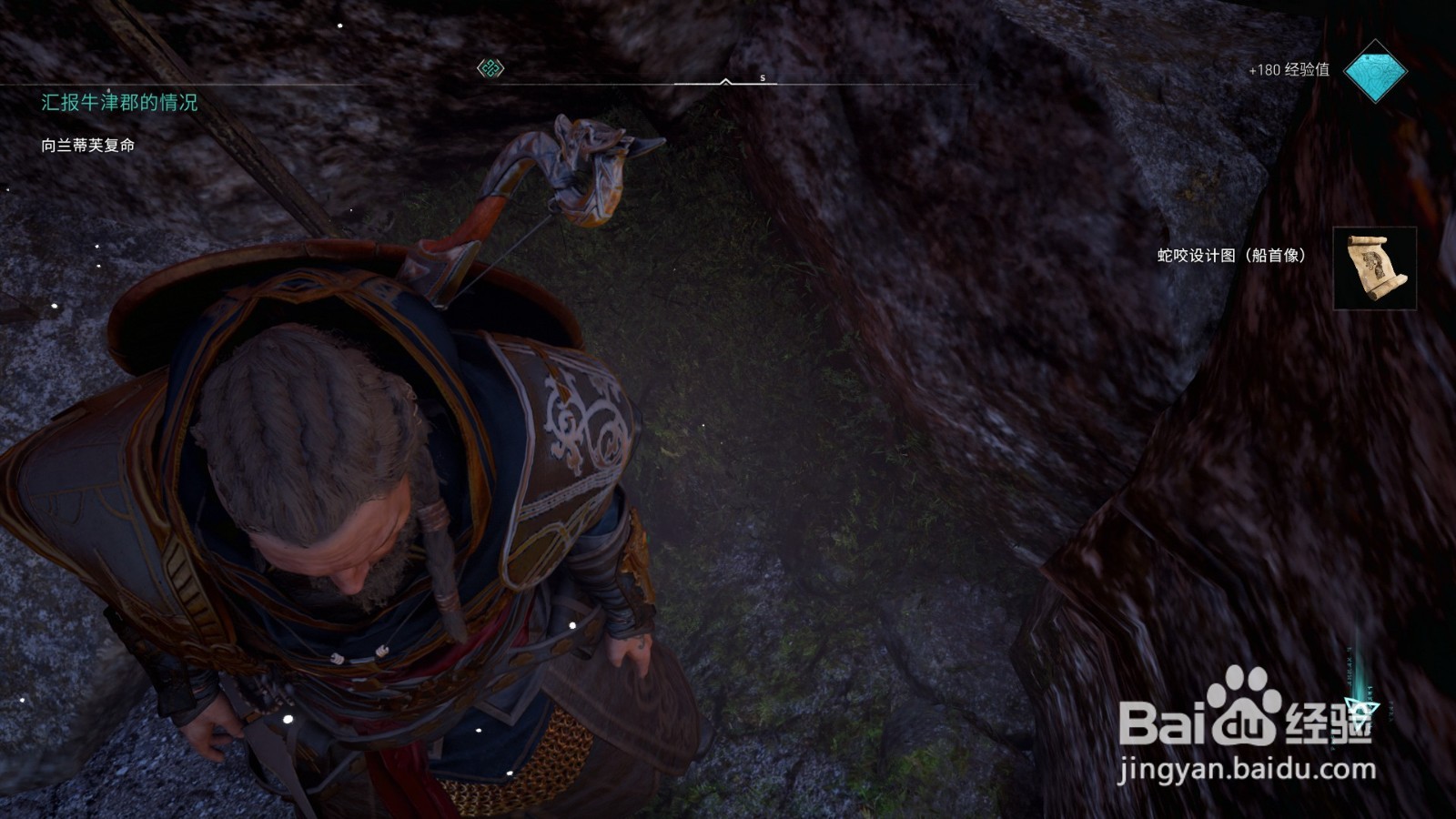This screenshot has width=1456, height=819.
Task: Open the jingyan.baidu.com watermark link
Action: 1247,770
